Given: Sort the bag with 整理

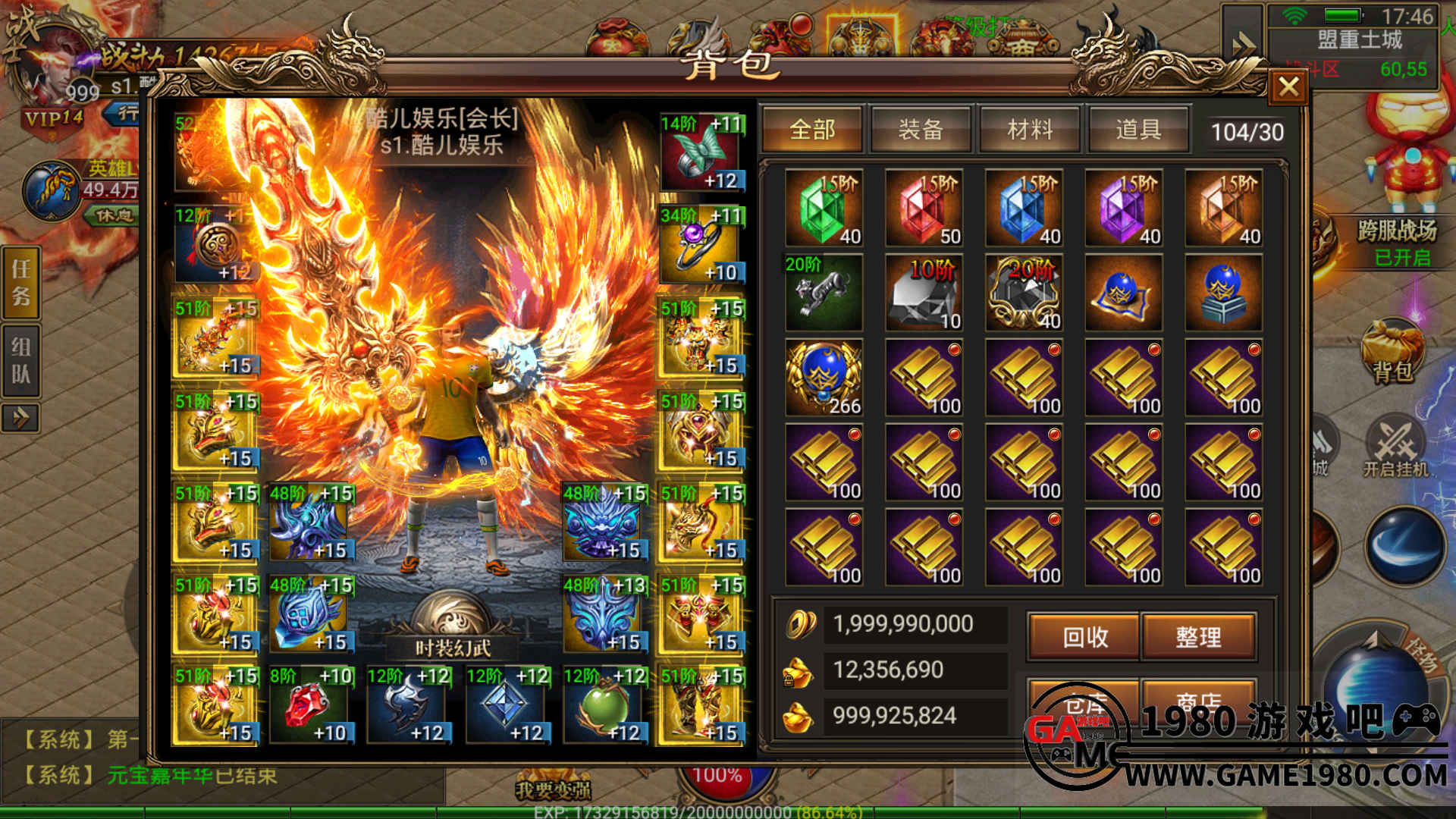Looking at the screenshot, I should pos(1198,637).
